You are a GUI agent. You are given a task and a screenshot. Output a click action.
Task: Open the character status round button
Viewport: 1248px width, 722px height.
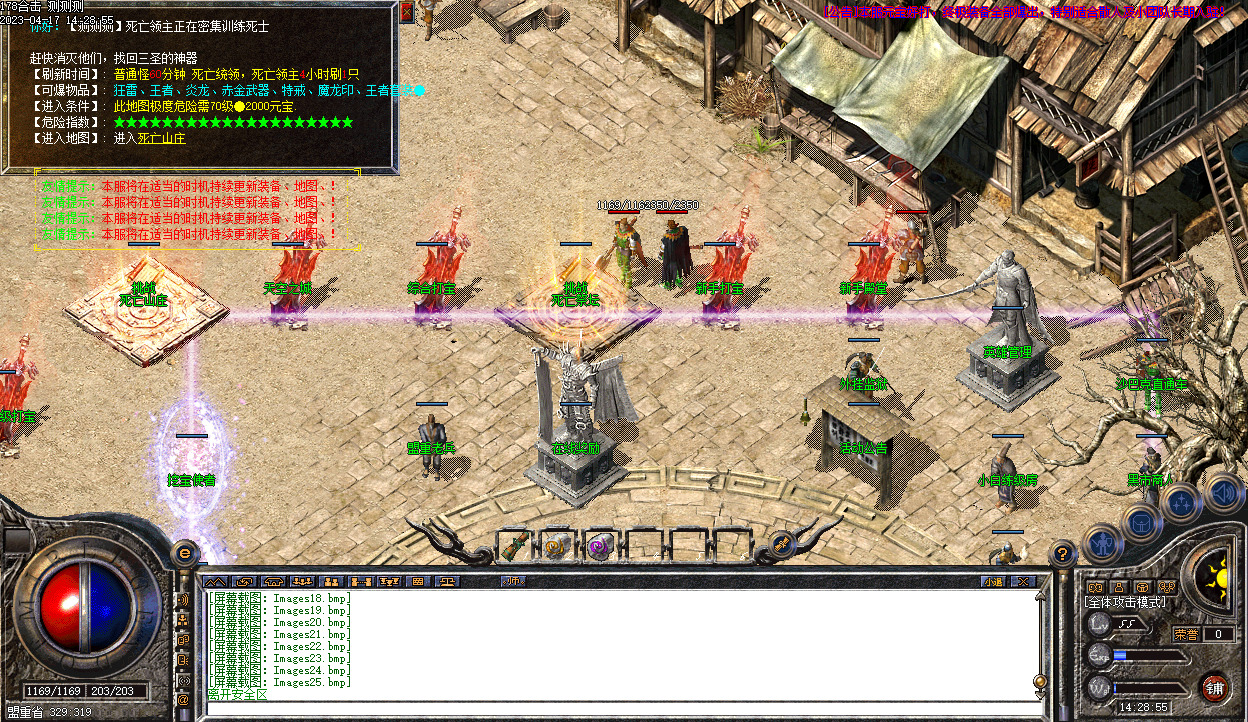click(x=1102, y=544)
